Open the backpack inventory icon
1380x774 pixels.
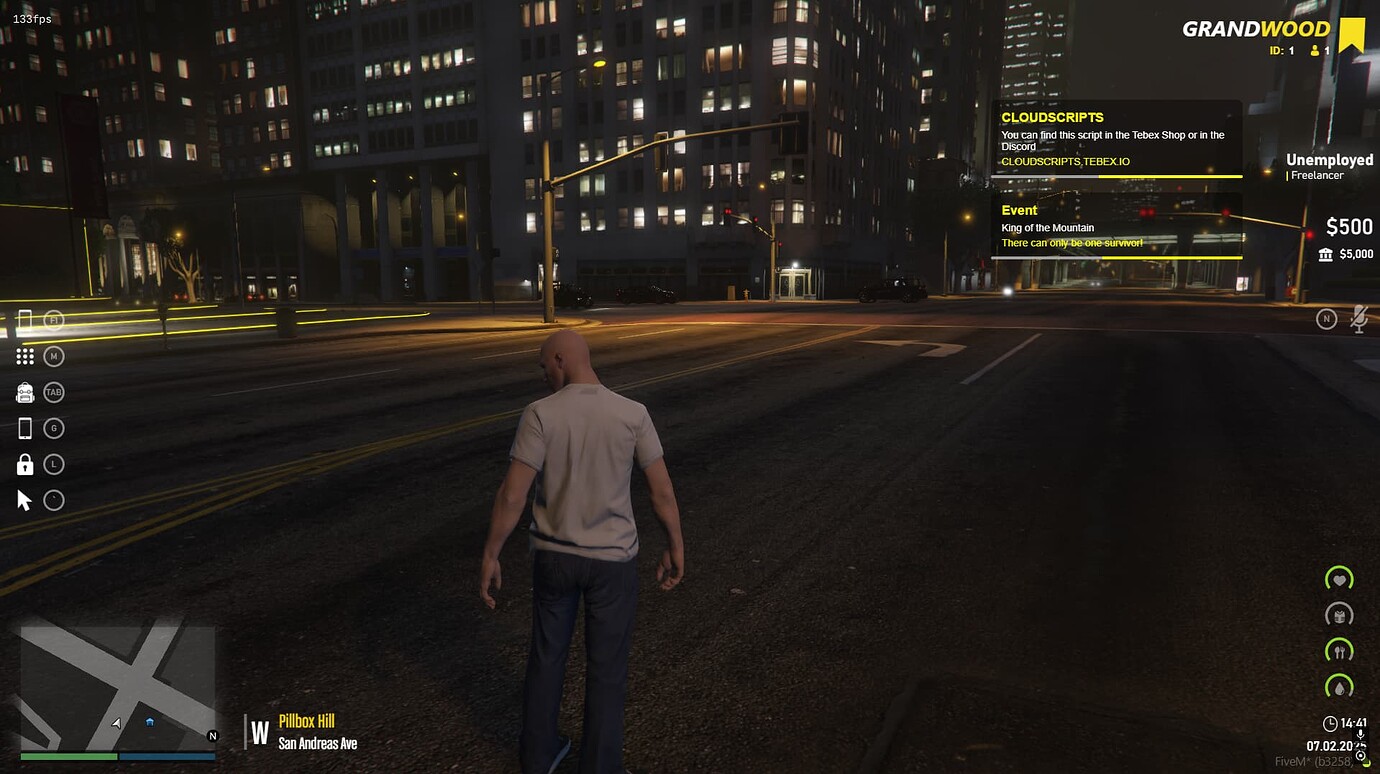25,392
